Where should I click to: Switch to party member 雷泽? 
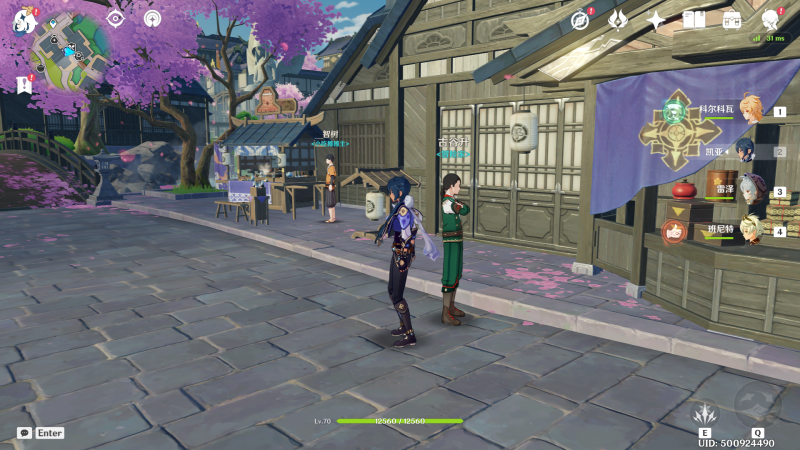pyautogui.click(x=752, y=190)
